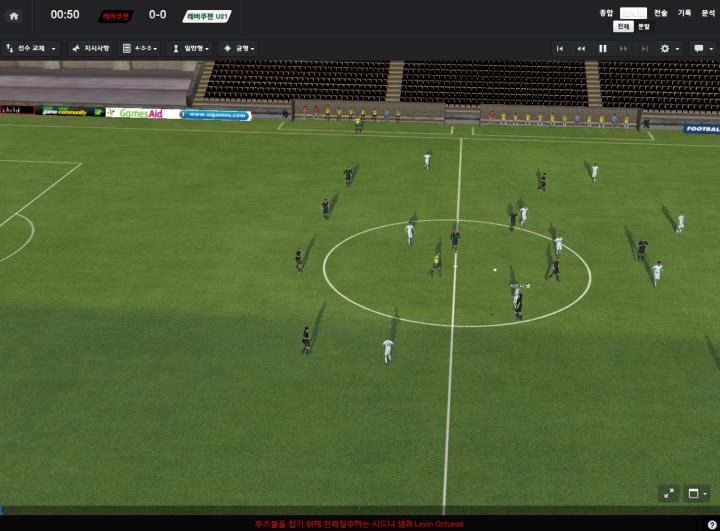720x531 pixels.
Task: Expand the match view with arrows icon
Action: tap(669, 494)
